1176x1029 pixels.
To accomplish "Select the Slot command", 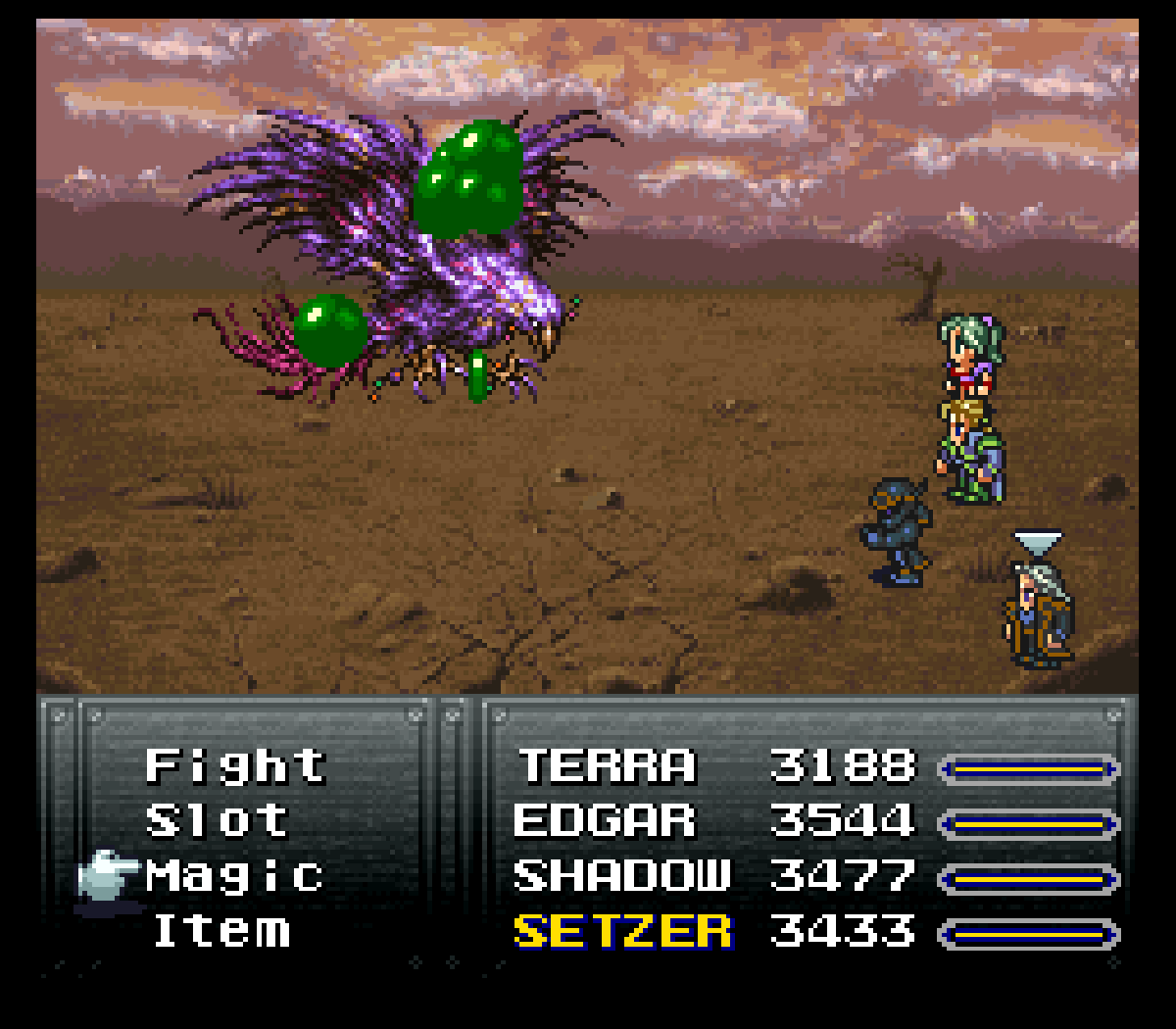I will click(218, 821).
